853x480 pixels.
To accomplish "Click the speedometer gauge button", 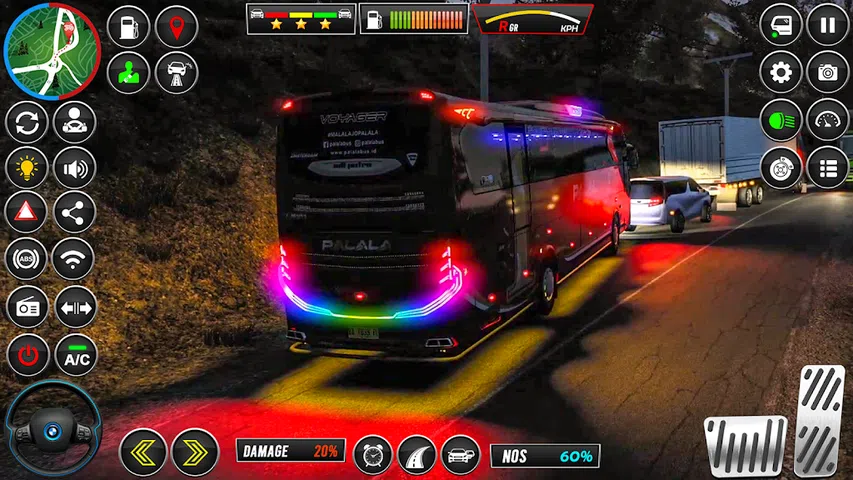I will pos(828,120).
